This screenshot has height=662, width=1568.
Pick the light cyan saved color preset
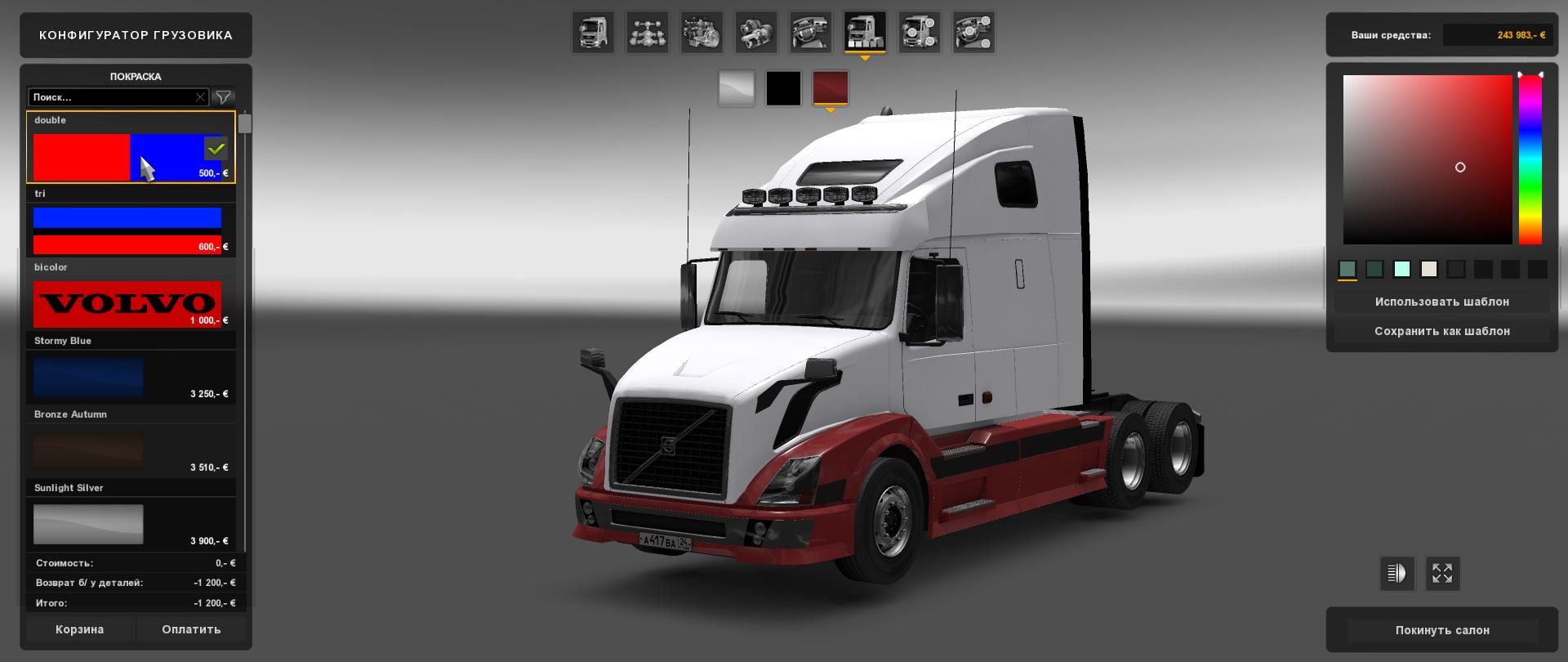pyautogui.click(x=1401, y=269)
